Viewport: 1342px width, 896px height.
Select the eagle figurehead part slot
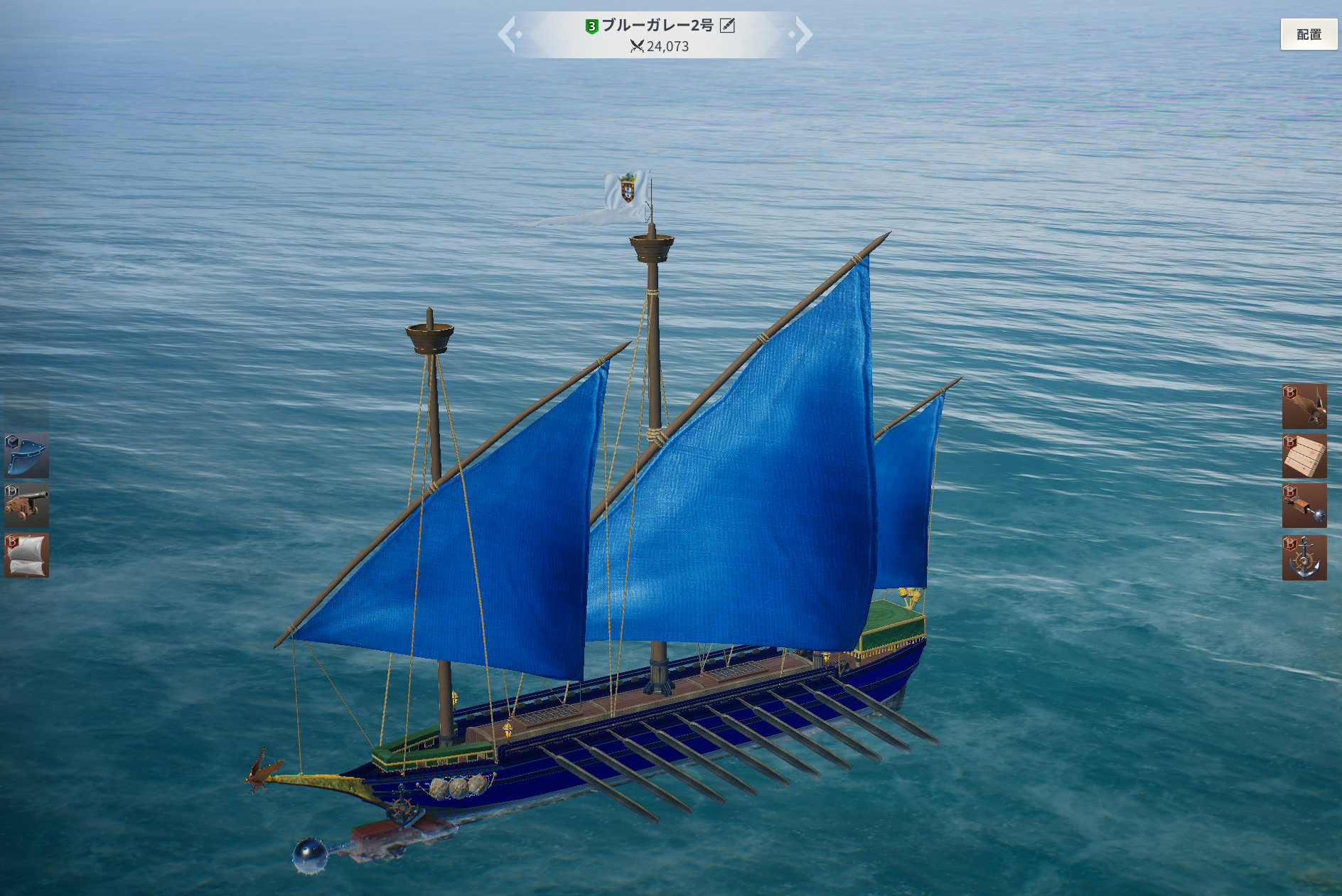click(x=1304, y=406)
